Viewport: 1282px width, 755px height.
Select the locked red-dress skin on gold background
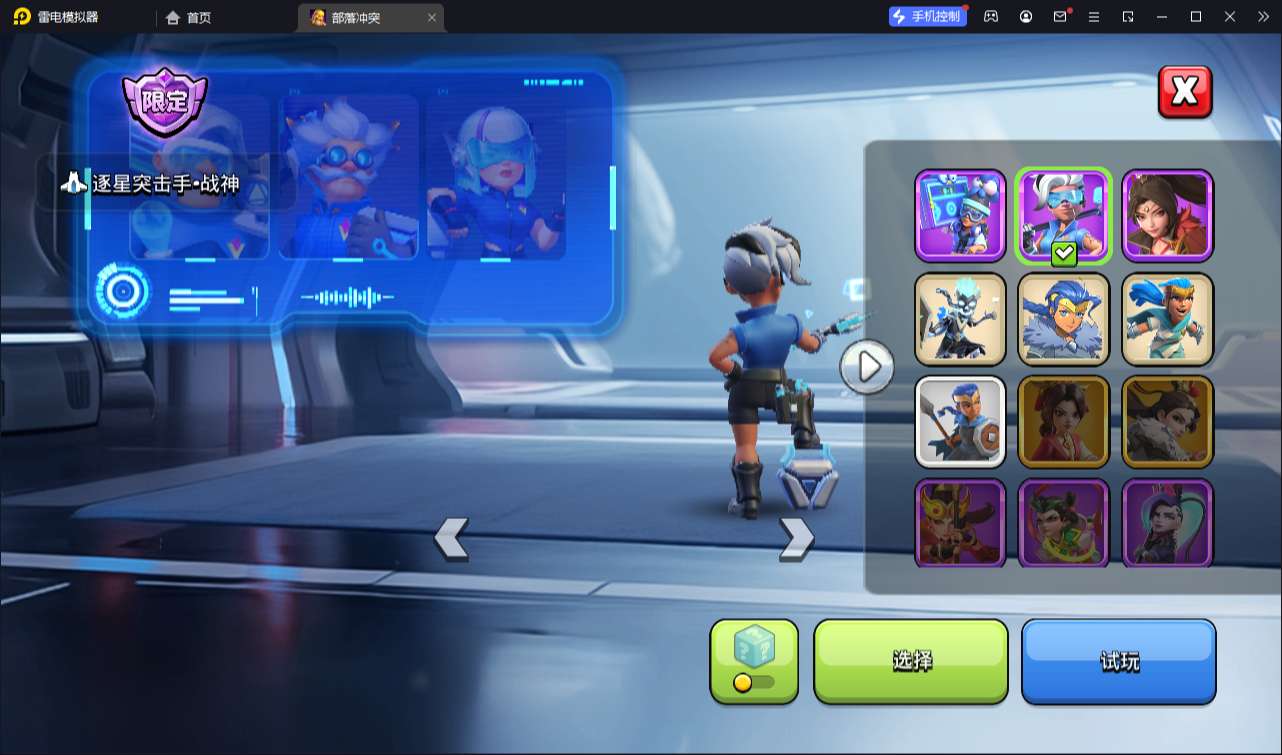coord(1064,422)
